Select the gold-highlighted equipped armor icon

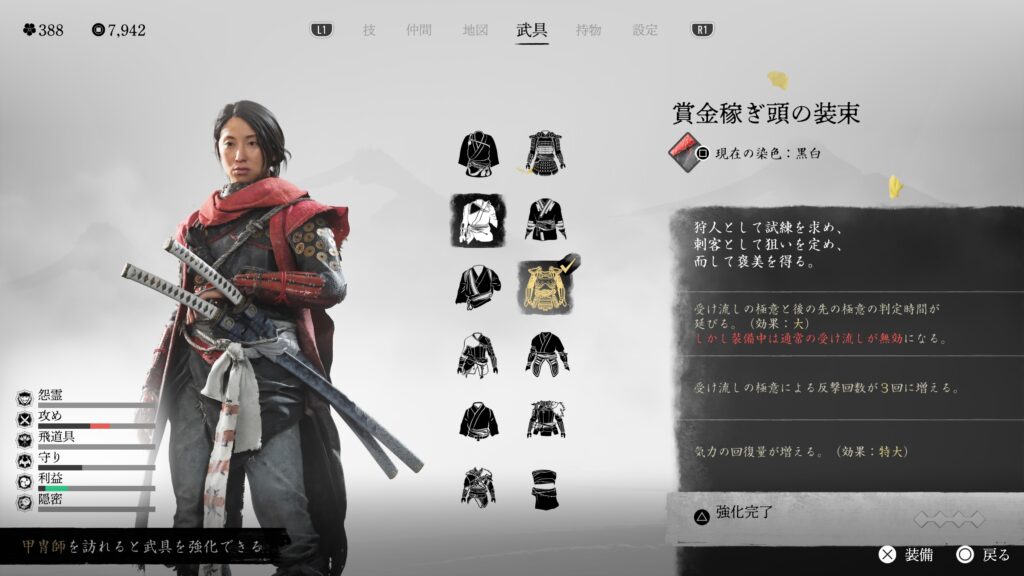tap(546, 287)
